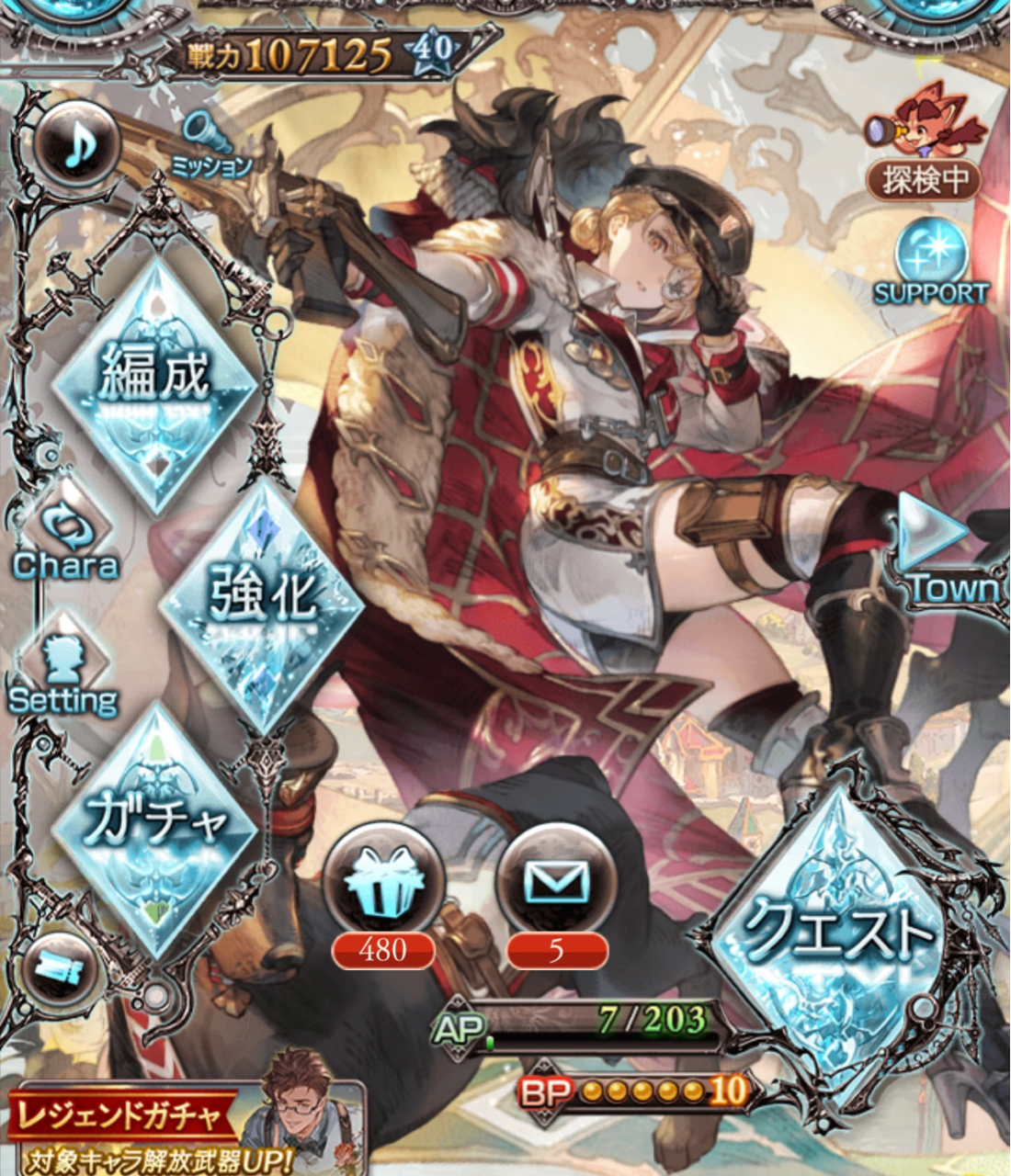1011x1176 pixels.
Task: Open the mail envelope inbox
Action: [556, 883]
